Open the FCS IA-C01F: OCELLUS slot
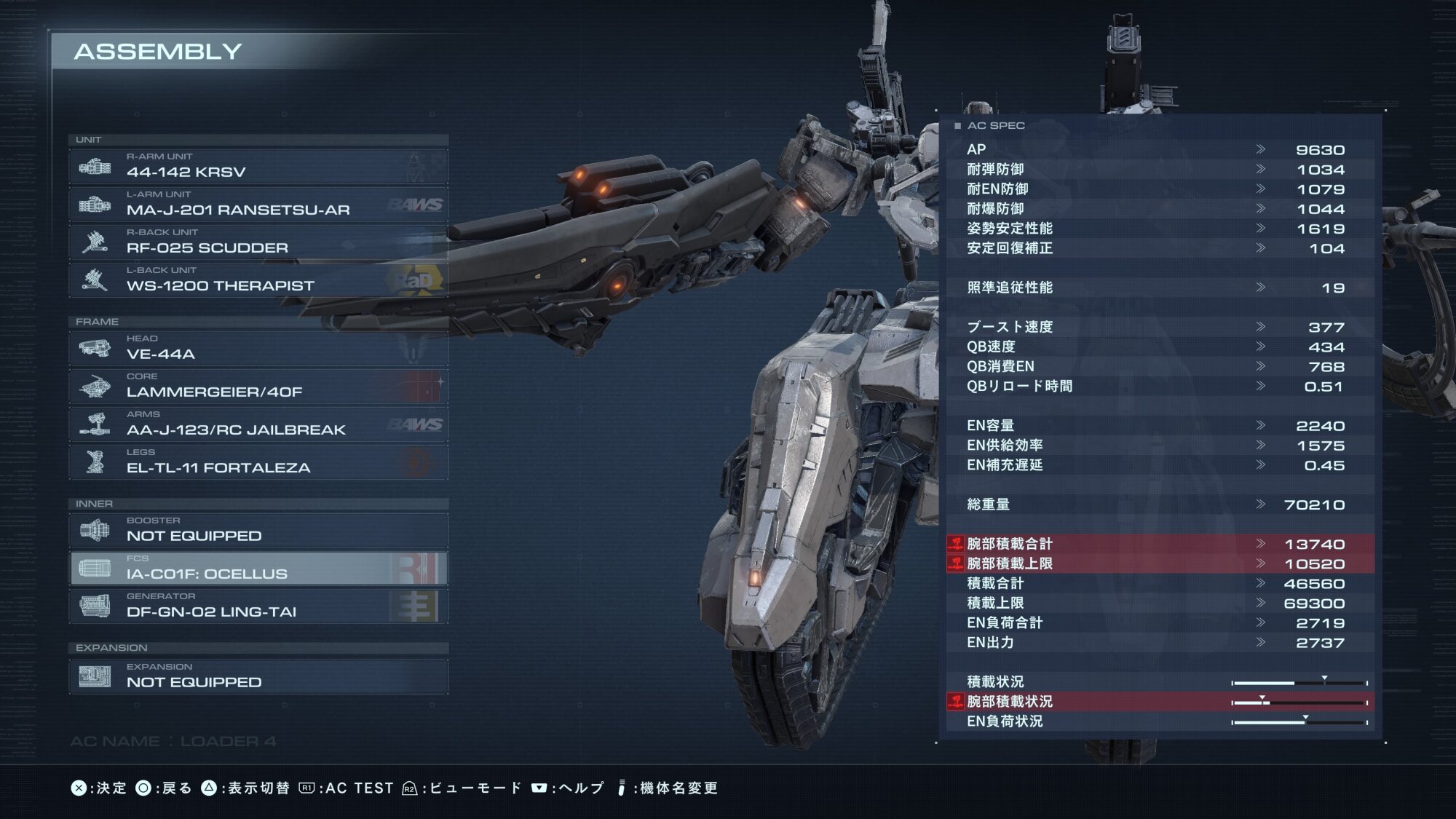 click(258, 569)
